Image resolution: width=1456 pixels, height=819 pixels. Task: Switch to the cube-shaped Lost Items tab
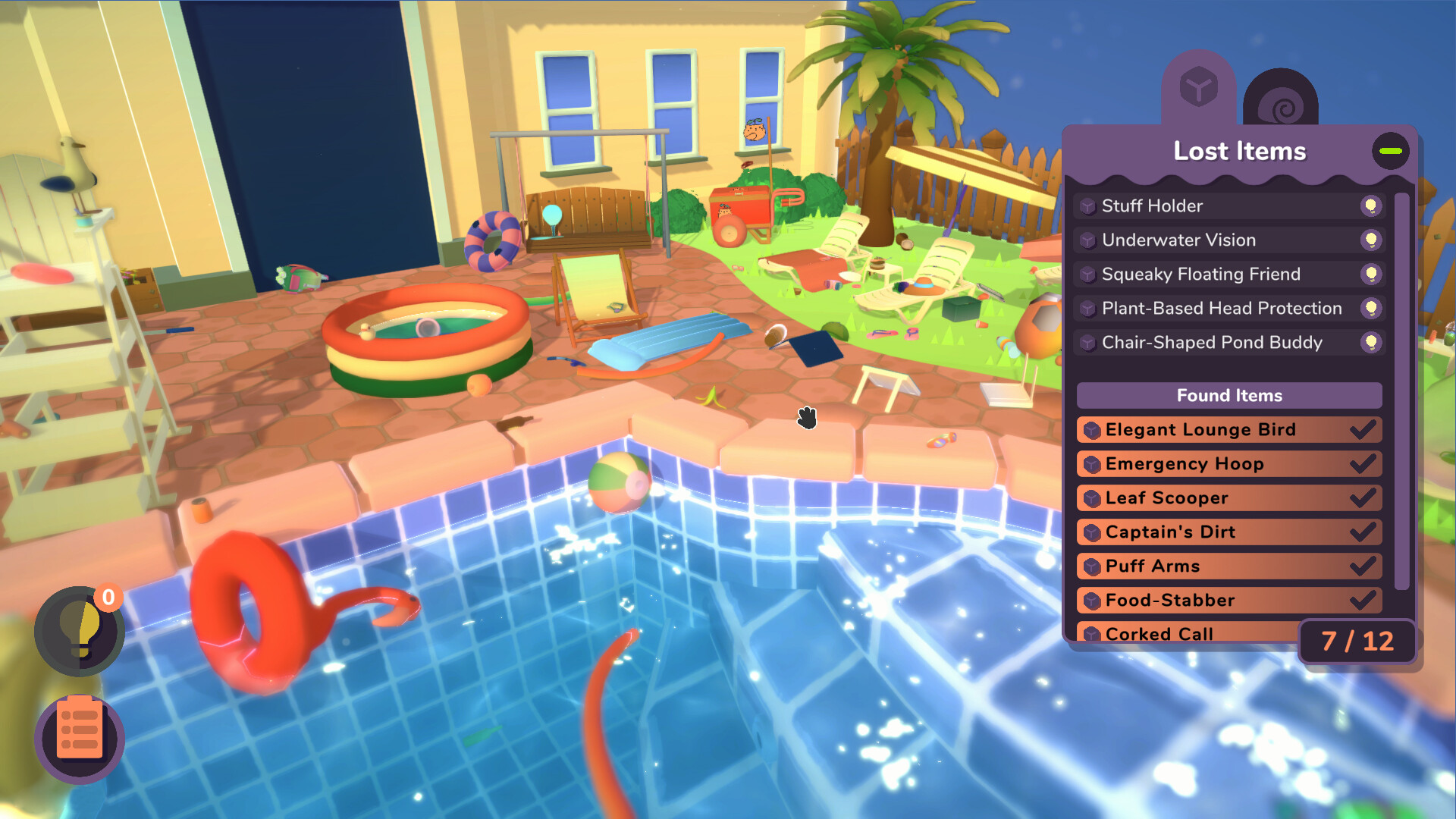click(x=1198, y=87)
